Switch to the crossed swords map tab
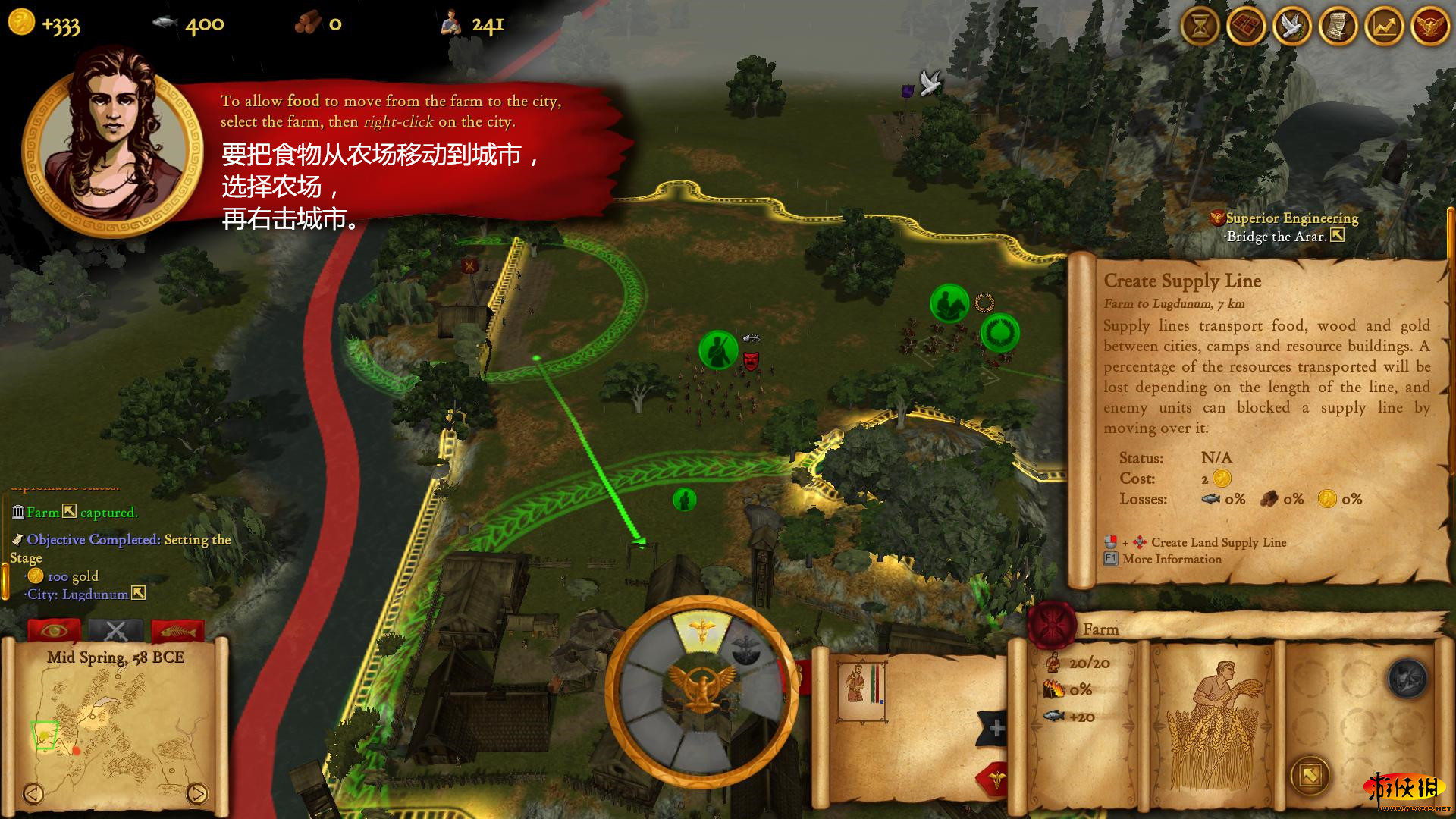Viewport: 1456px width, 819px height. [115, 630]
